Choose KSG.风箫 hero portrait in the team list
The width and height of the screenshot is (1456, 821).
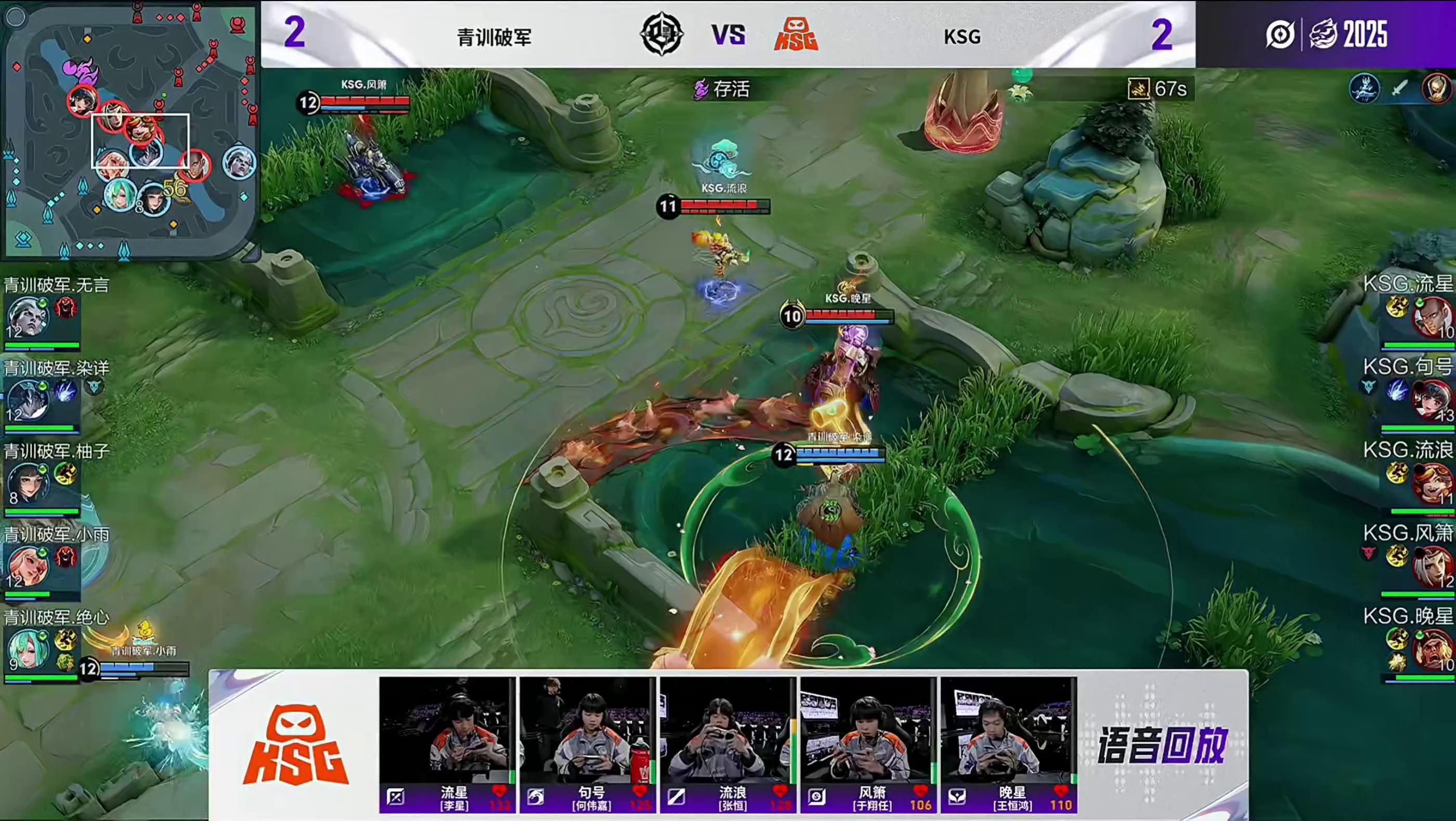point(1433,567)
